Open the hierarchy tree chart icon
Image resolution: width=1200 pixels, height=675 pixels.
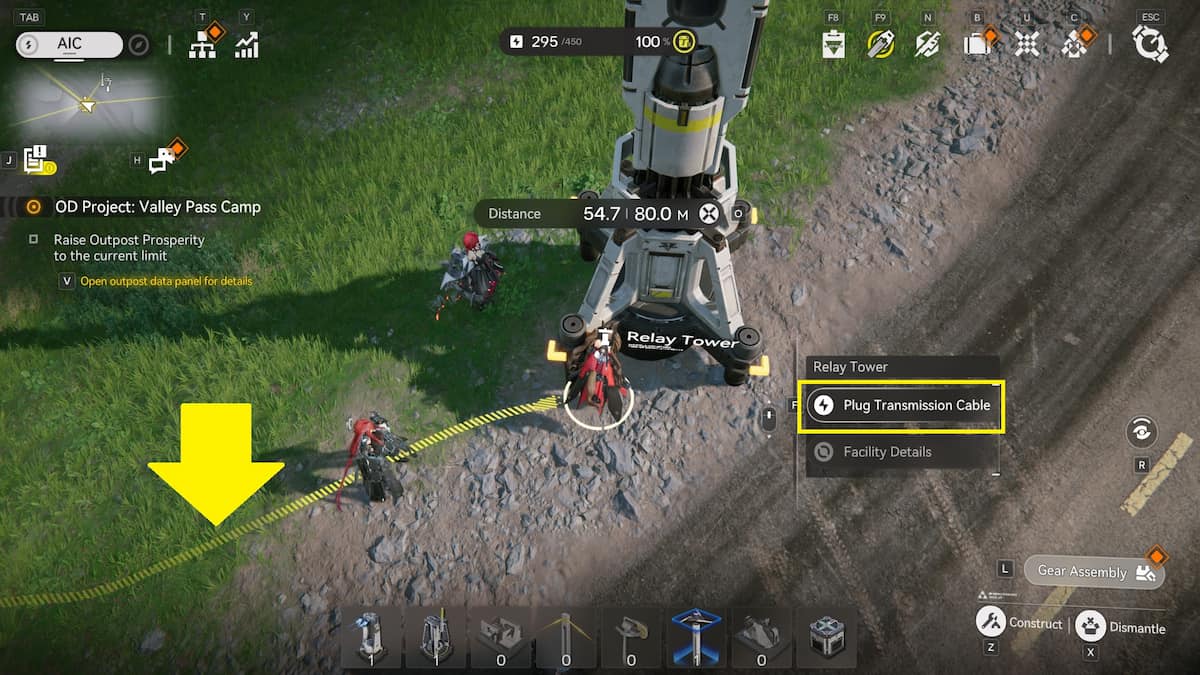click(x=203, y=44)
